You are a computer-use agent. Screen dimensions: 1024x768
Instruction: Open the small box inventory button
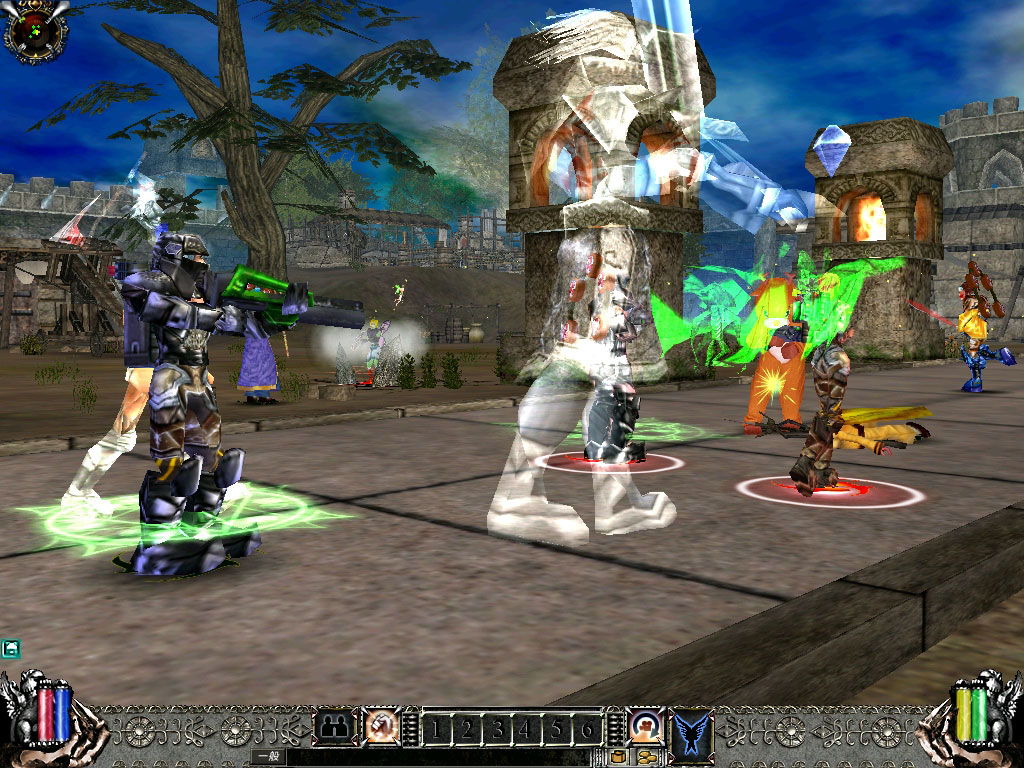619,756
